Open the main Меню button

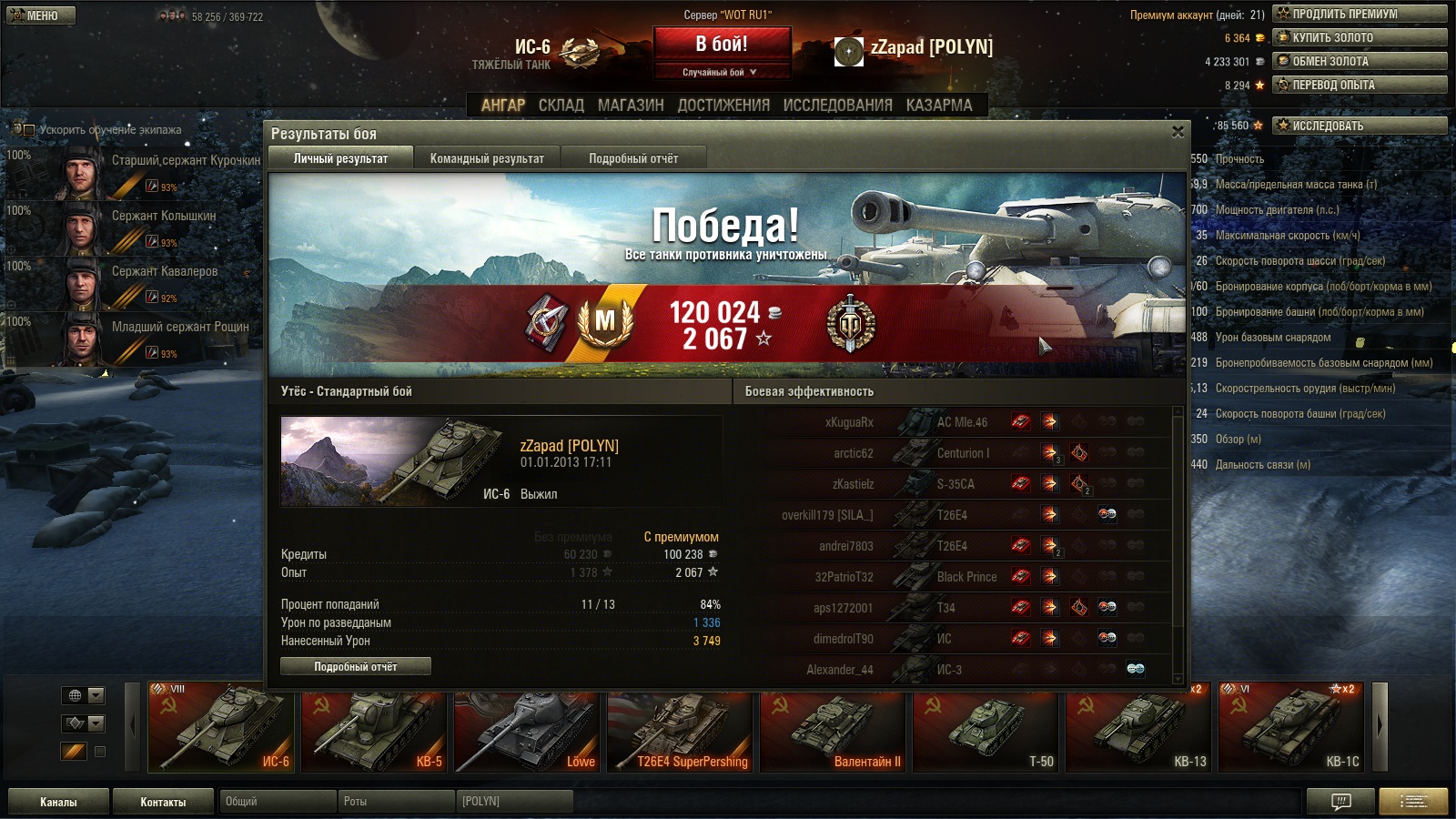tap(41, 15)
